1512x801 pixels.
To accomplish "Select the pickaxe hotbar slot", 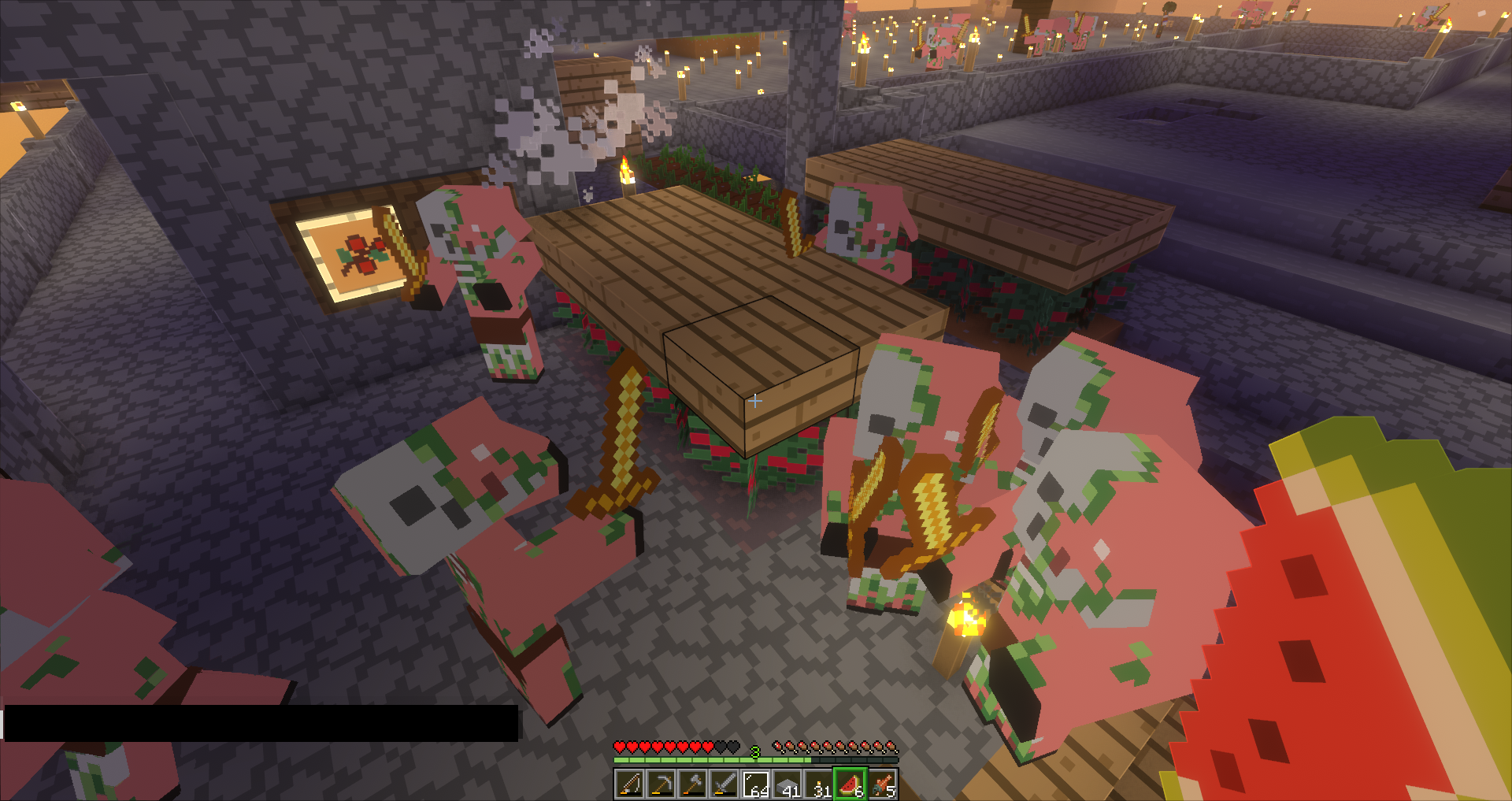I will (661, 784).
